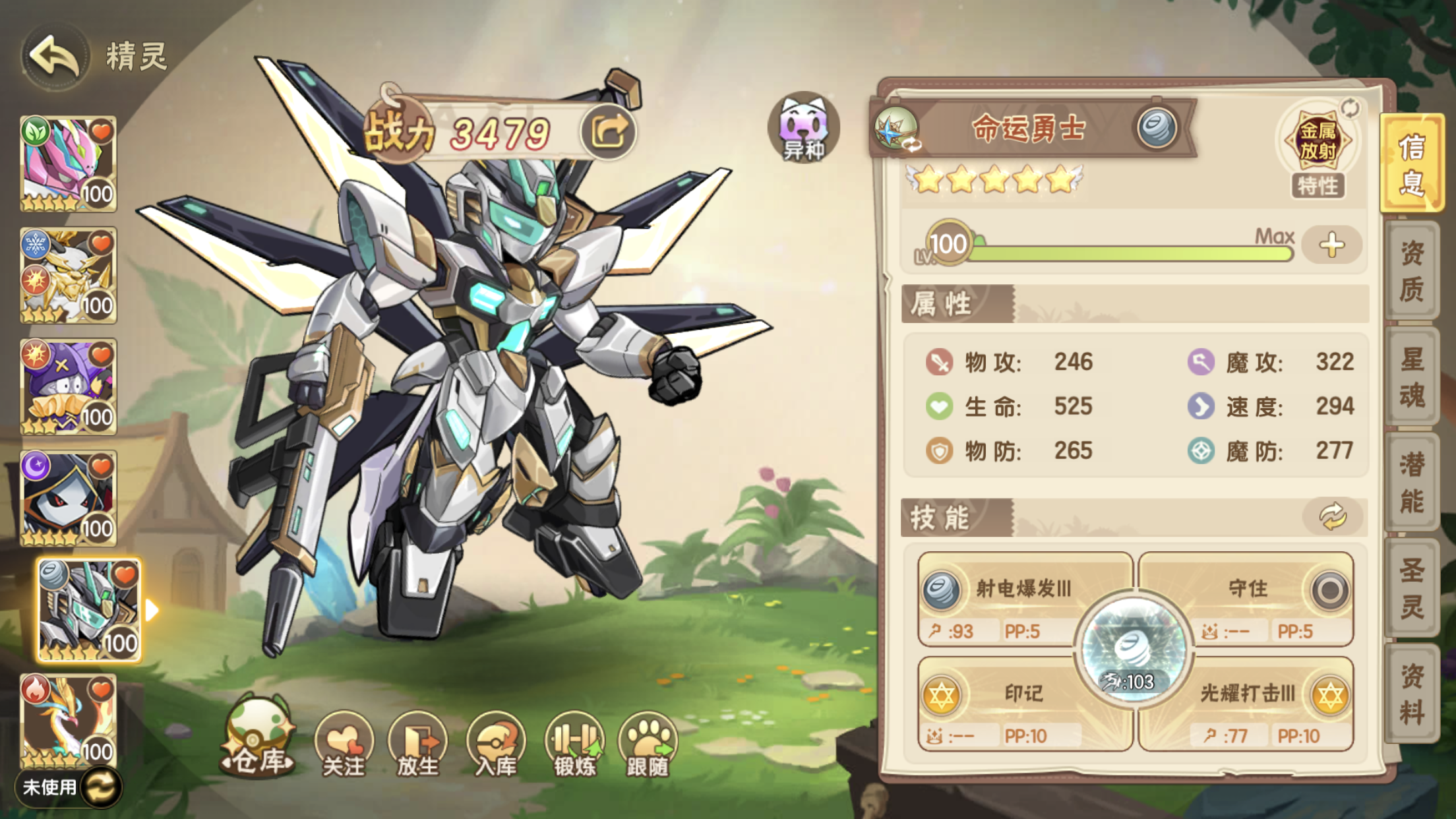Tap the Max level progress bar
The width and height of the screenshot is (1456, 819).
coord(1121,249)
